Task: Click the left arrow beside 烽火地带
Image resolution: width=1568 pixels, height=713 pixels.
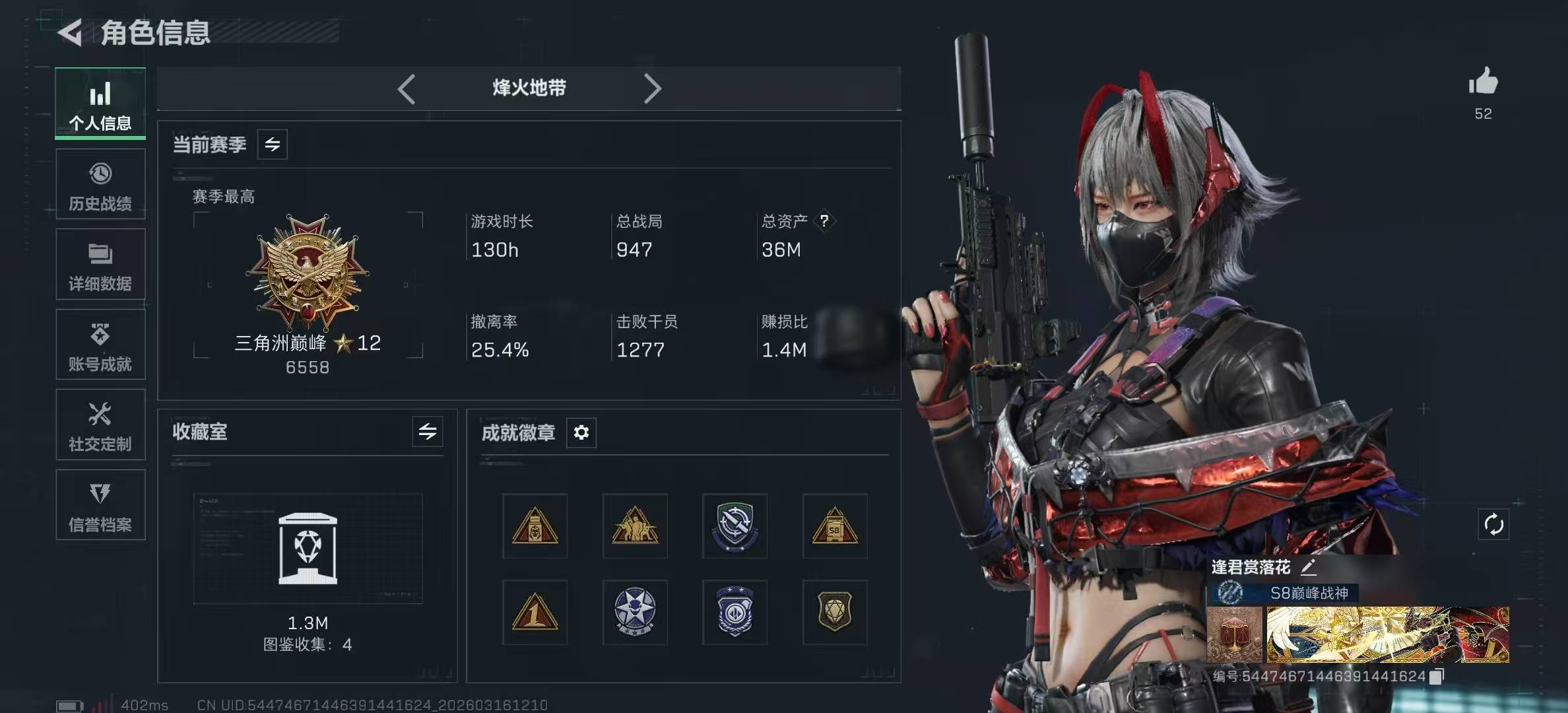Action: click(x=407, y=88)
